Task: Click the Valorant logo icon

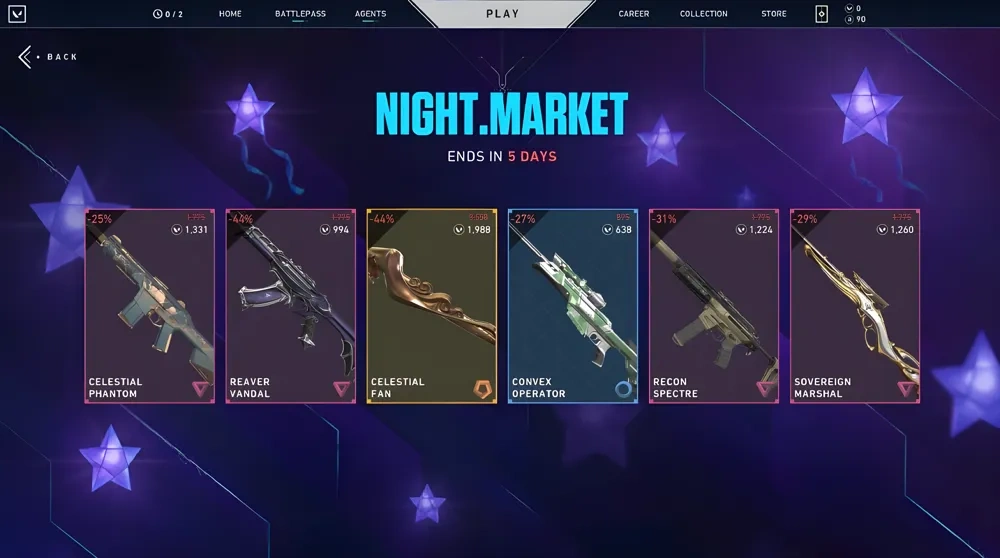Action: [18, 14]
